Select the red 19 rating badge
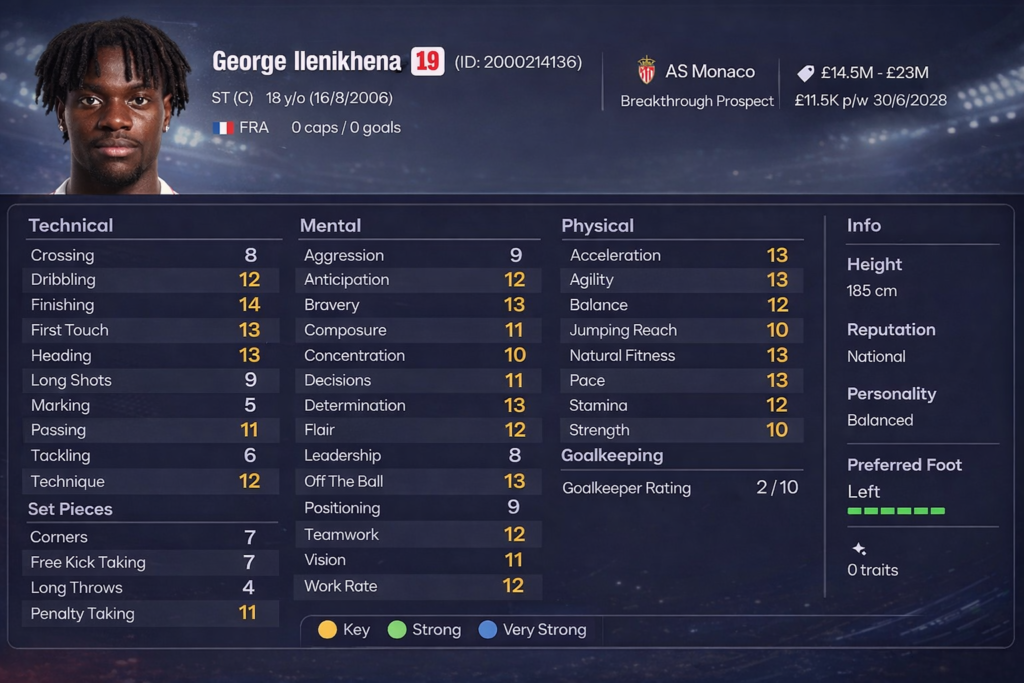Image resolution: width=1024 pixels, height=683 pixels. tap(427, 62)
